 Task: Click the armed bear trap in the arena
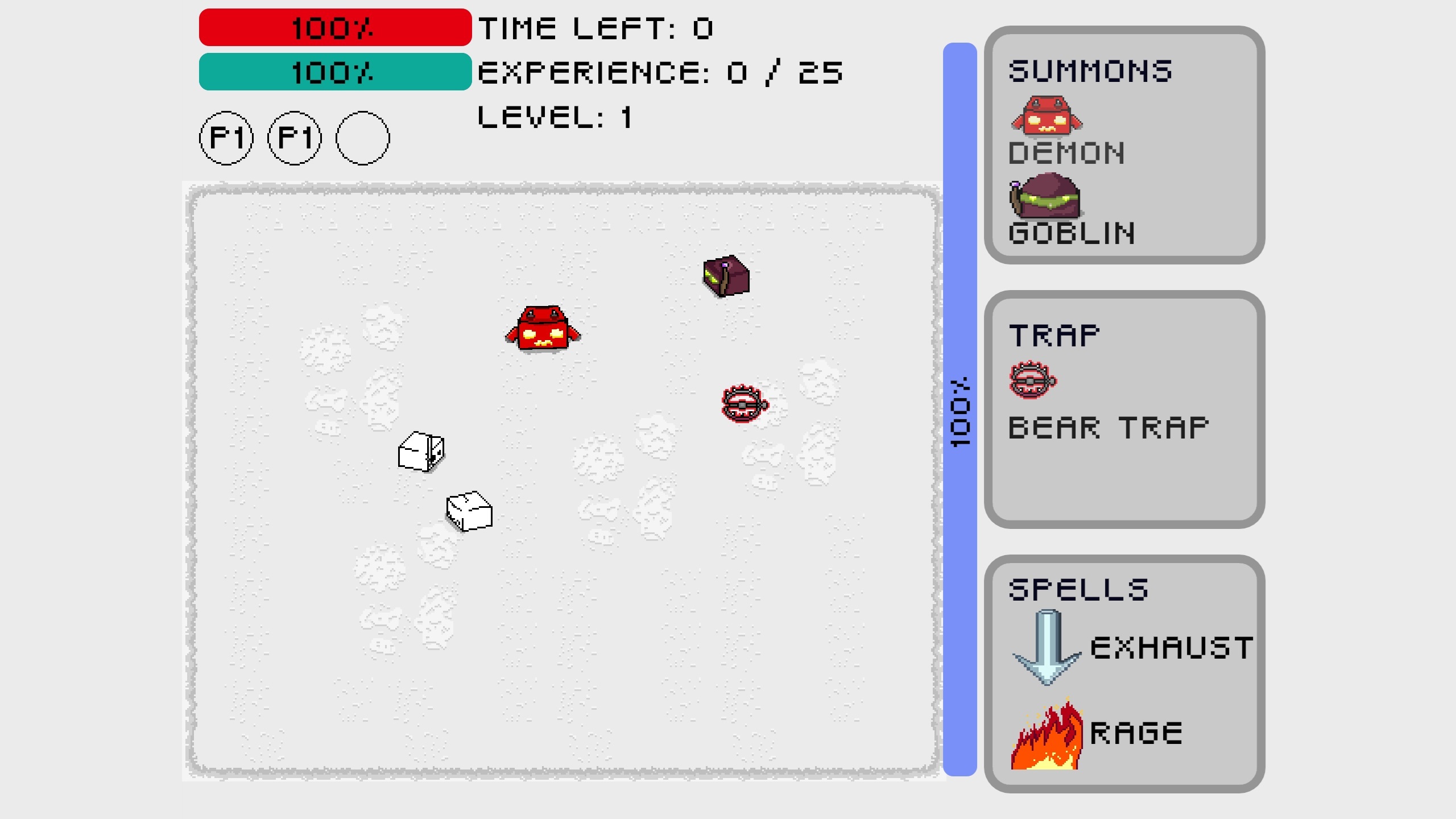pos(742,405)
